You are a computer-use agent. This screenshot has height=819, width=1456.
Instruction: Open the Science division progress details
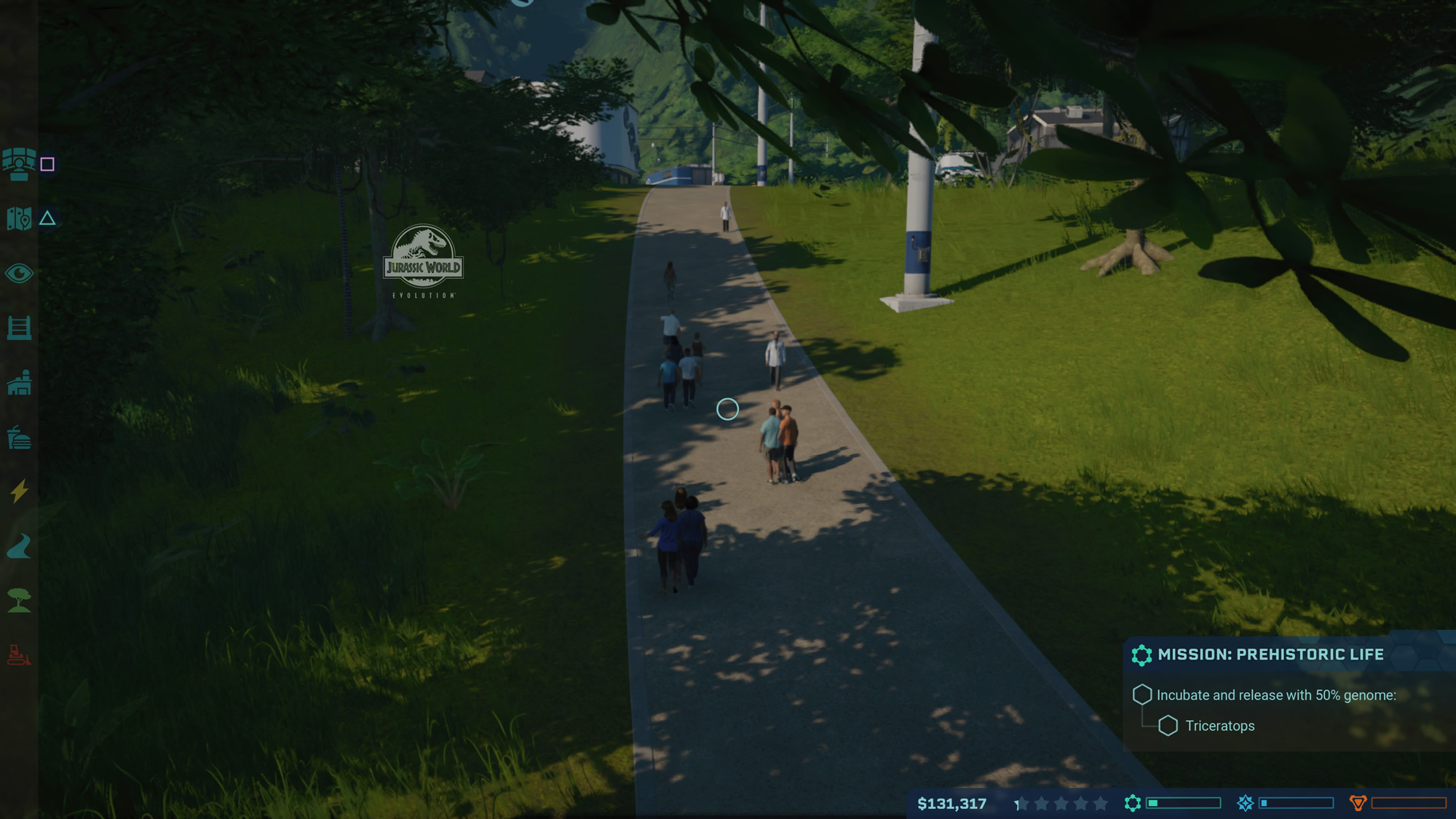tap(1131, 804)
